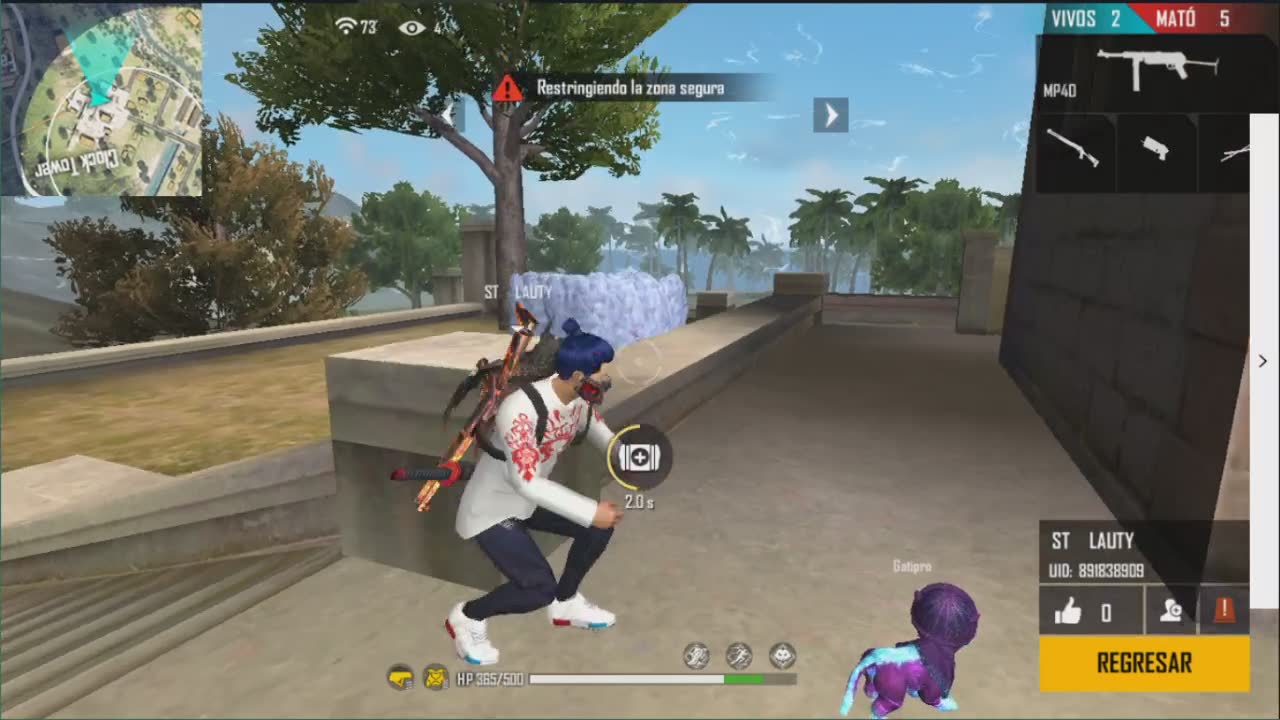Tap the medkit healing icon
The image size is (1280, 720).
(x=638, y=457)
